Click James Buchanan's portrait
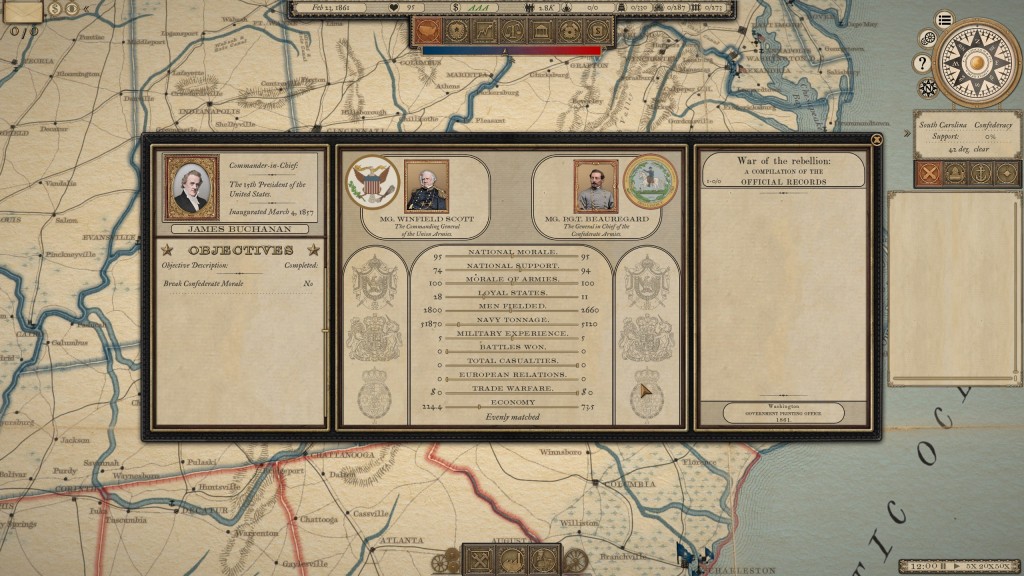 pyautogui.click(x=191, y=187)
